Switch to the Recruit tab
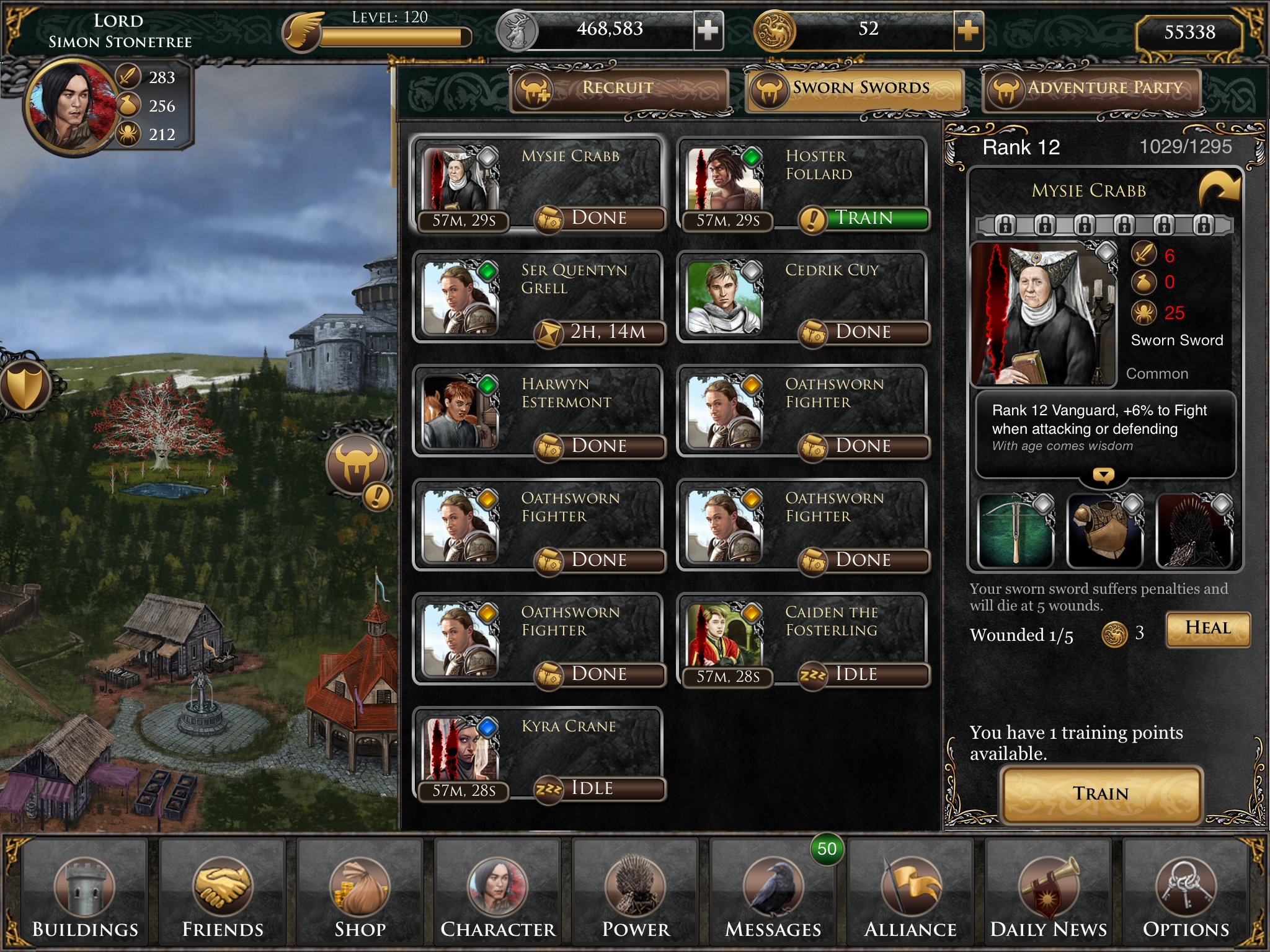 [619, 89]
